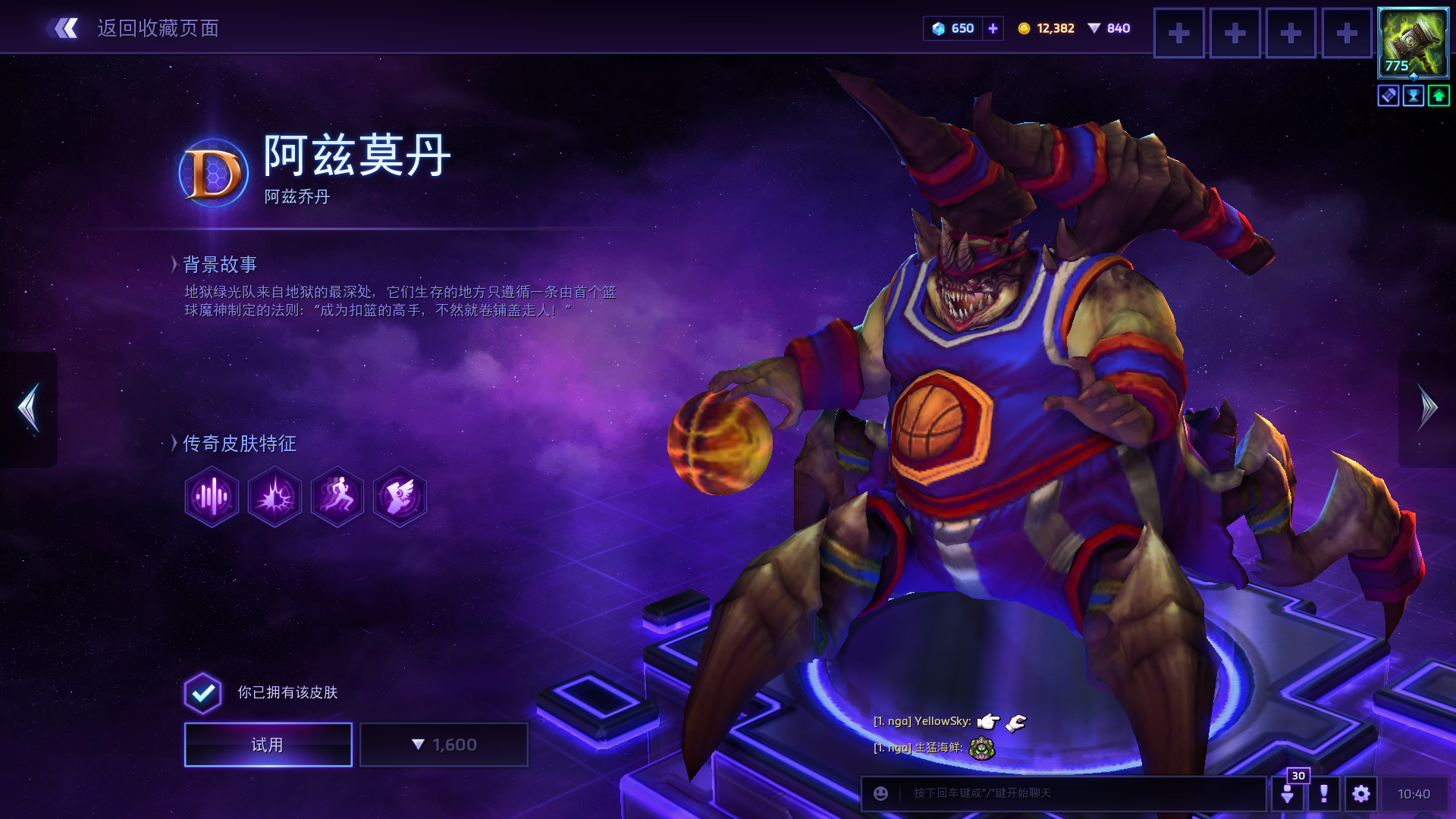1456x819 pixels.
Task: Return to the collection page (返回收藏页面)
Action: 136,29
